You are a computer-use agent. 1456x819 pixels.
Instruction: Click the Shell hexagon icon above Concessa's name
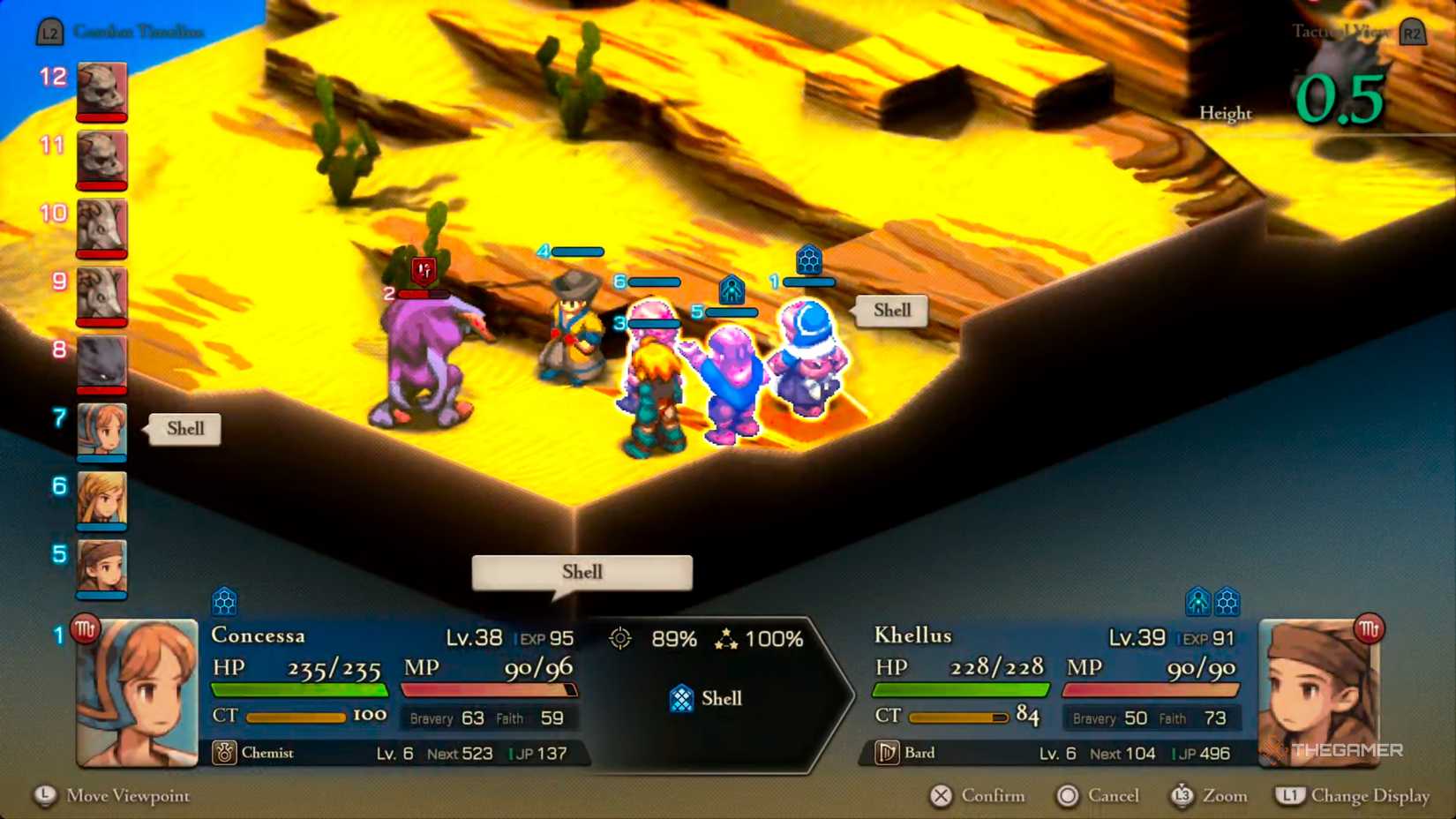pyautogui.click(x=226, y=600)
